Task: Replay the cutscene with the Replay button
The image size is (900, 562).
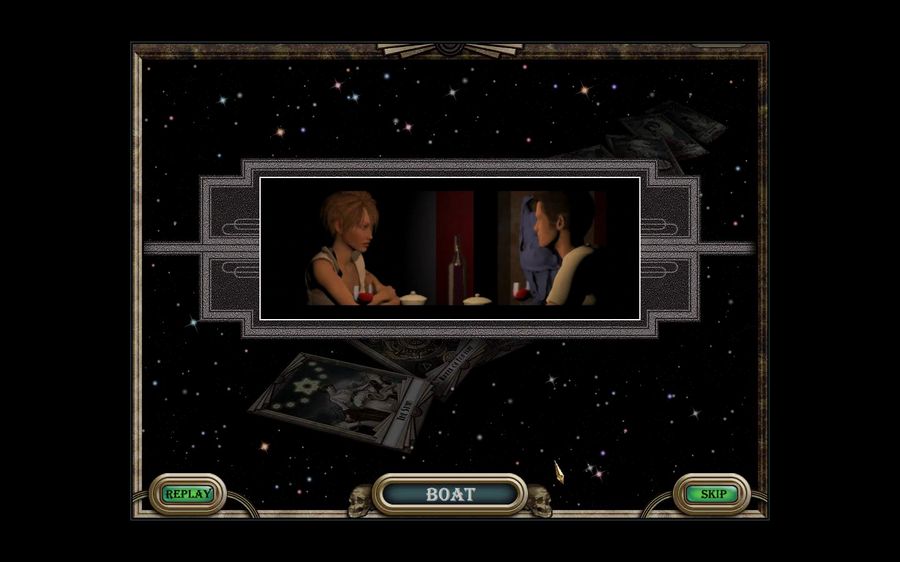Action: [x=188, y=494]
